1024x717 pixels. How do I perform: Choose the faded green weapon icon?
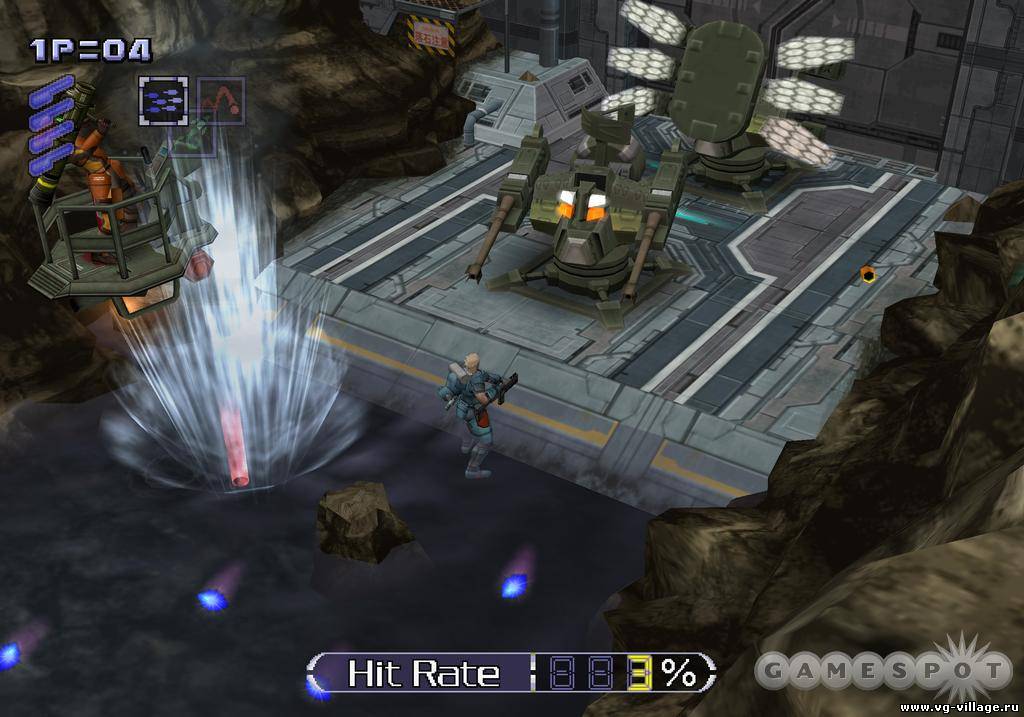point(195,138)
